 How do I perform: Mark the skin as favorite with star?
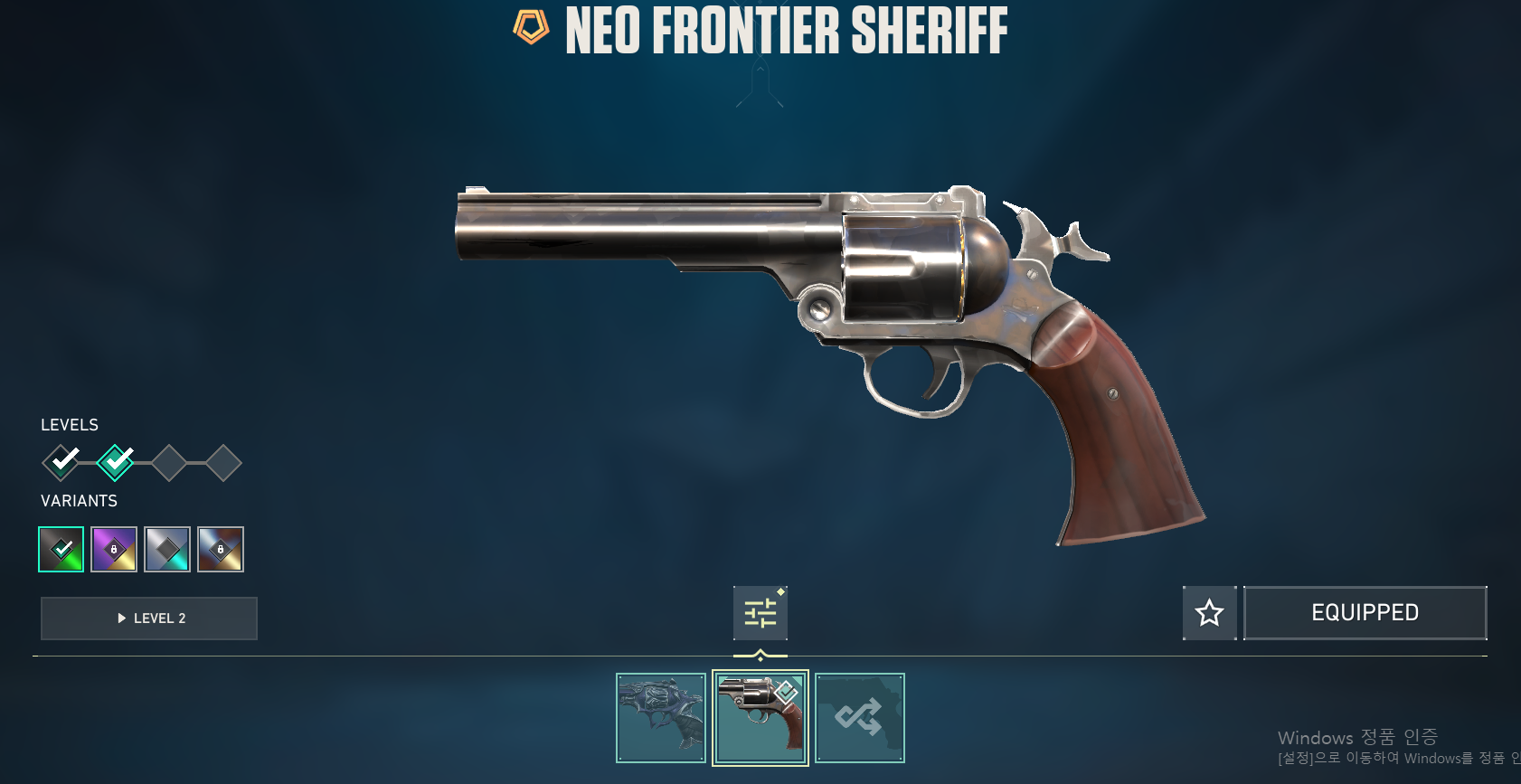pyautogui.click(x=1209, y=613)
